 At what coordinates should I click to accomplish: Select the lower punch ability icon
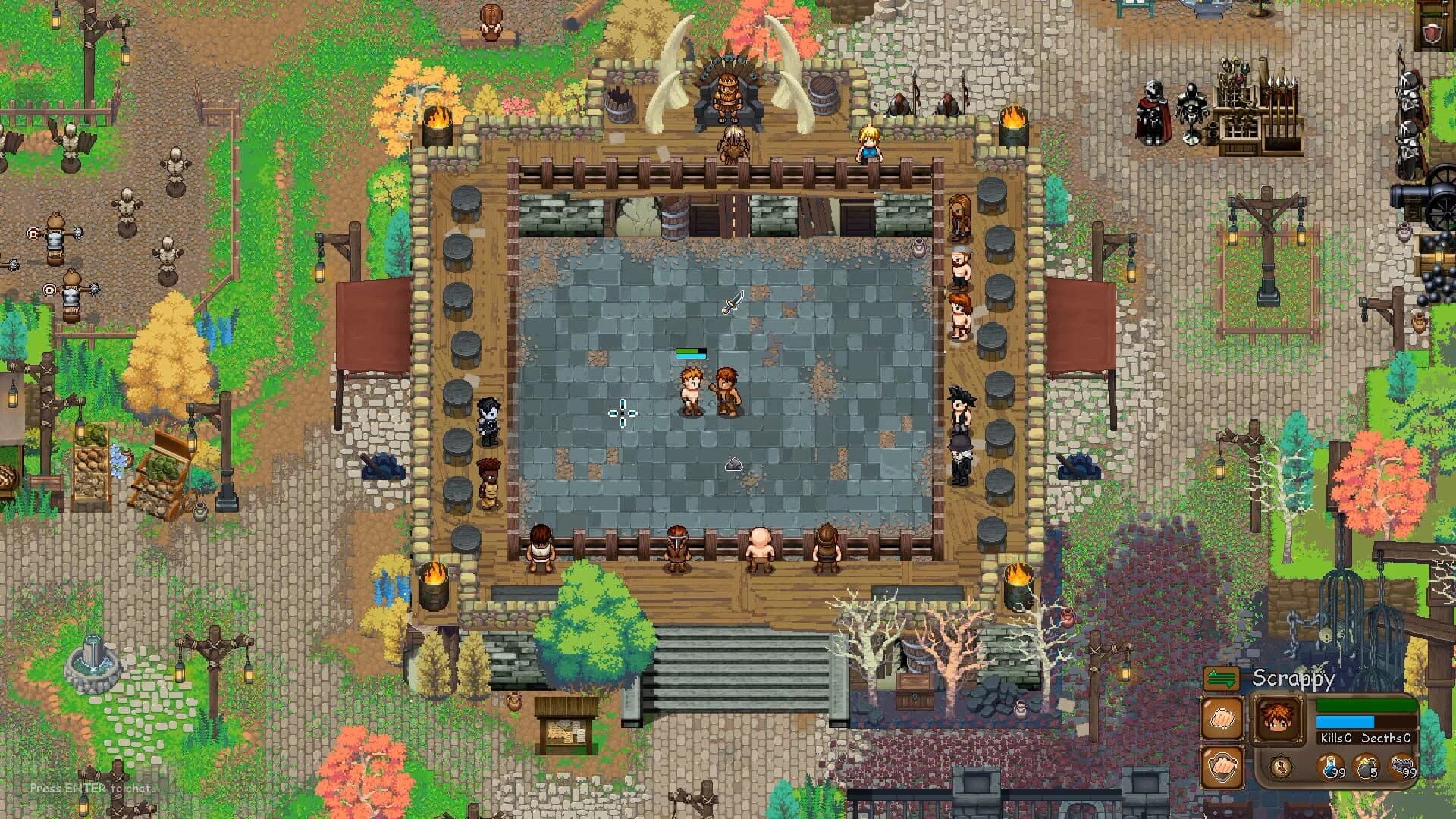1222,767
